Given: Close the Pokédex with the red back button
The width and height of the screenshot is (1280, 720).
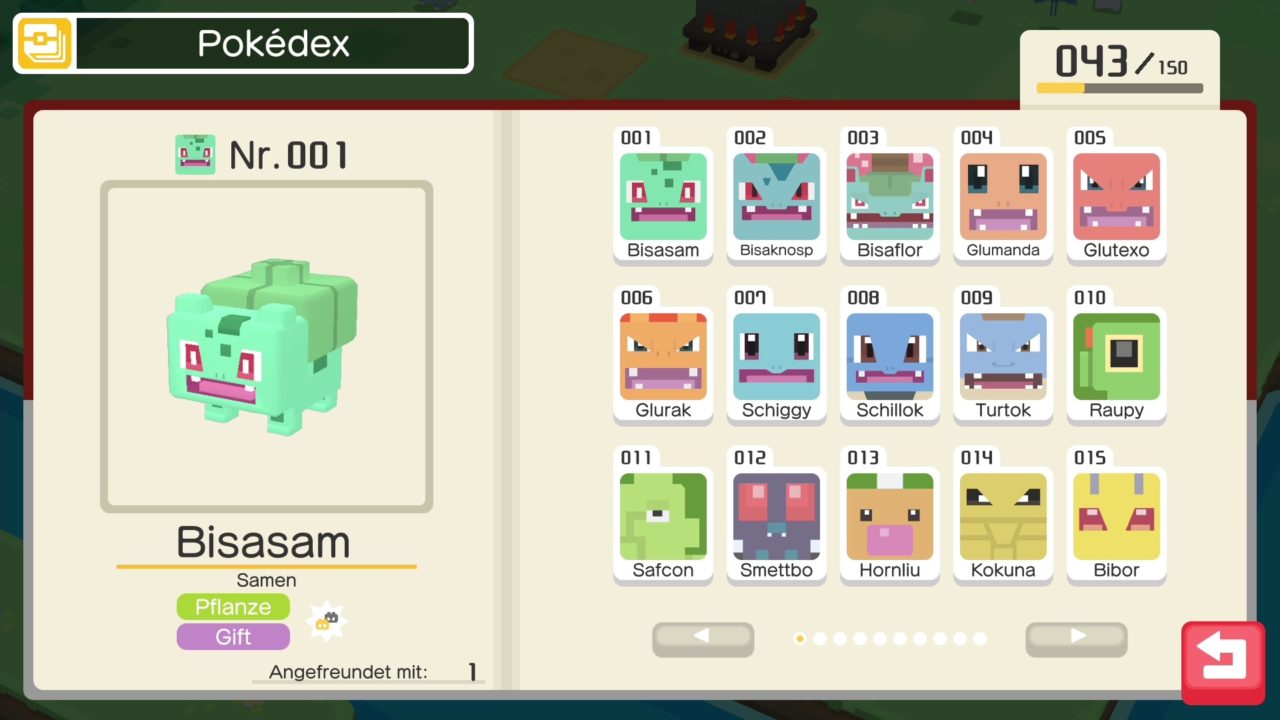Looking at the screenshot, I should point(1221,661).
